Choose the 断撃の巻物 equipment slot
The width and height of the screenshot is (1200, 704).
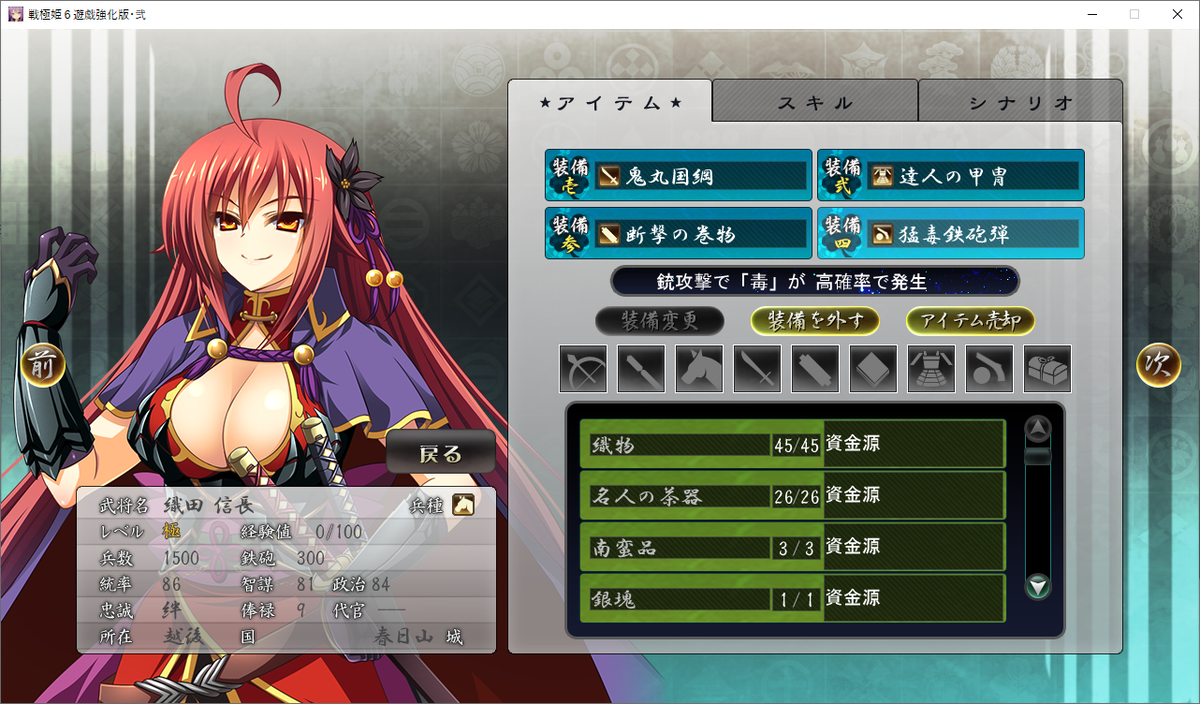(x=678, y=234)
